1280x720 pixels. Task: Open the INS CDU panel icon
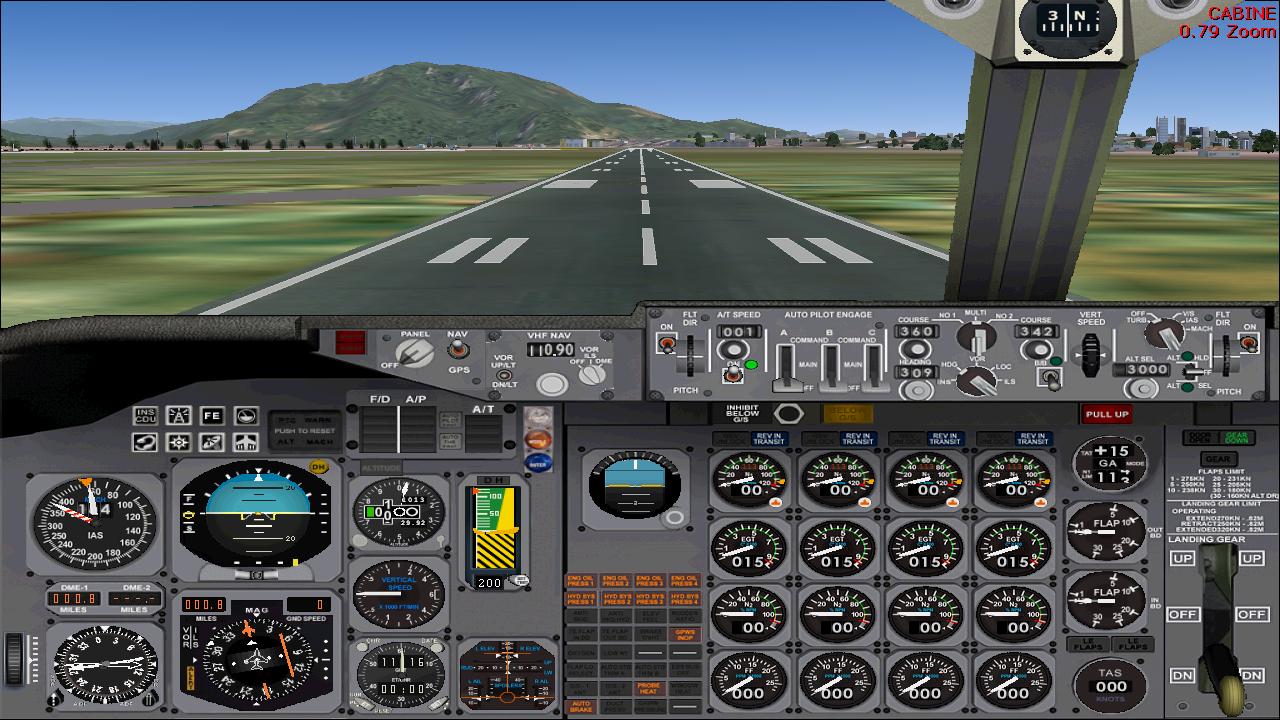pos(146,415)
